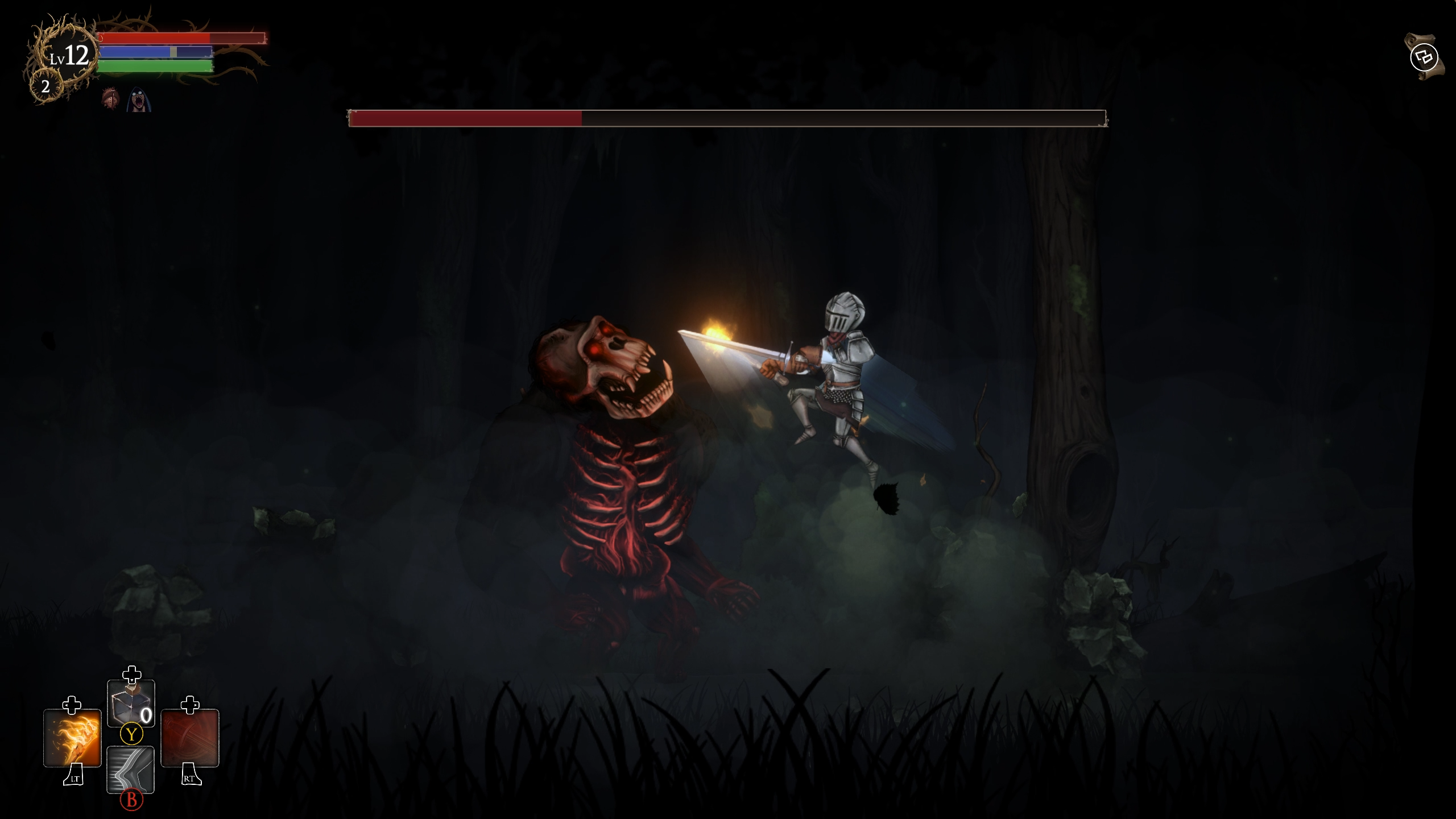This screenshot has height=819, width=1456.
Task: Trigger the grey dash ability icon
Action: [x=131, y=769]
